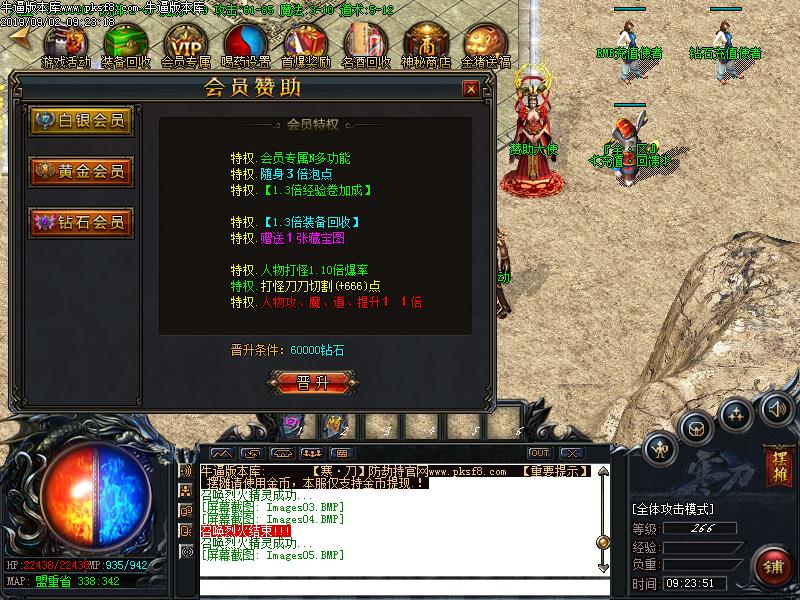This screenshot has width=800, height=600.
Task: Show the 首爆奖励 first-drop rewards
Action: point(306,43)
